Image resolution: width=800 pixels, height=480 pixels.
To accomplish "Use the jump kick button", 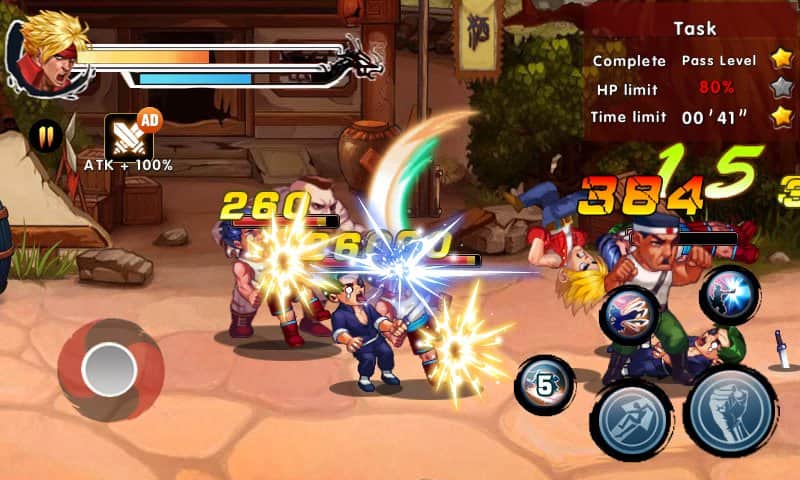I will pyautogui.click(x=632, y=419).
